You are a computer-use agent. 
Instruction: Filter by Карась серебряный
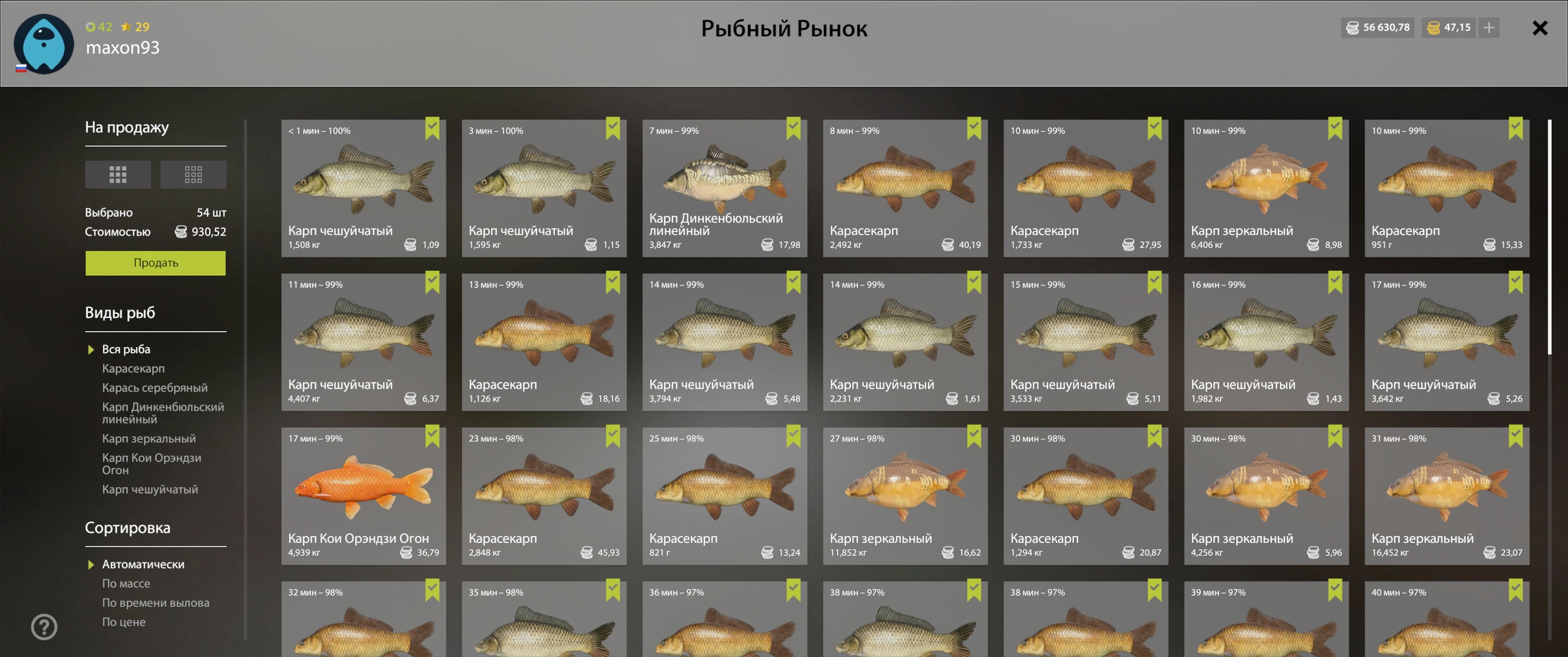154,387
